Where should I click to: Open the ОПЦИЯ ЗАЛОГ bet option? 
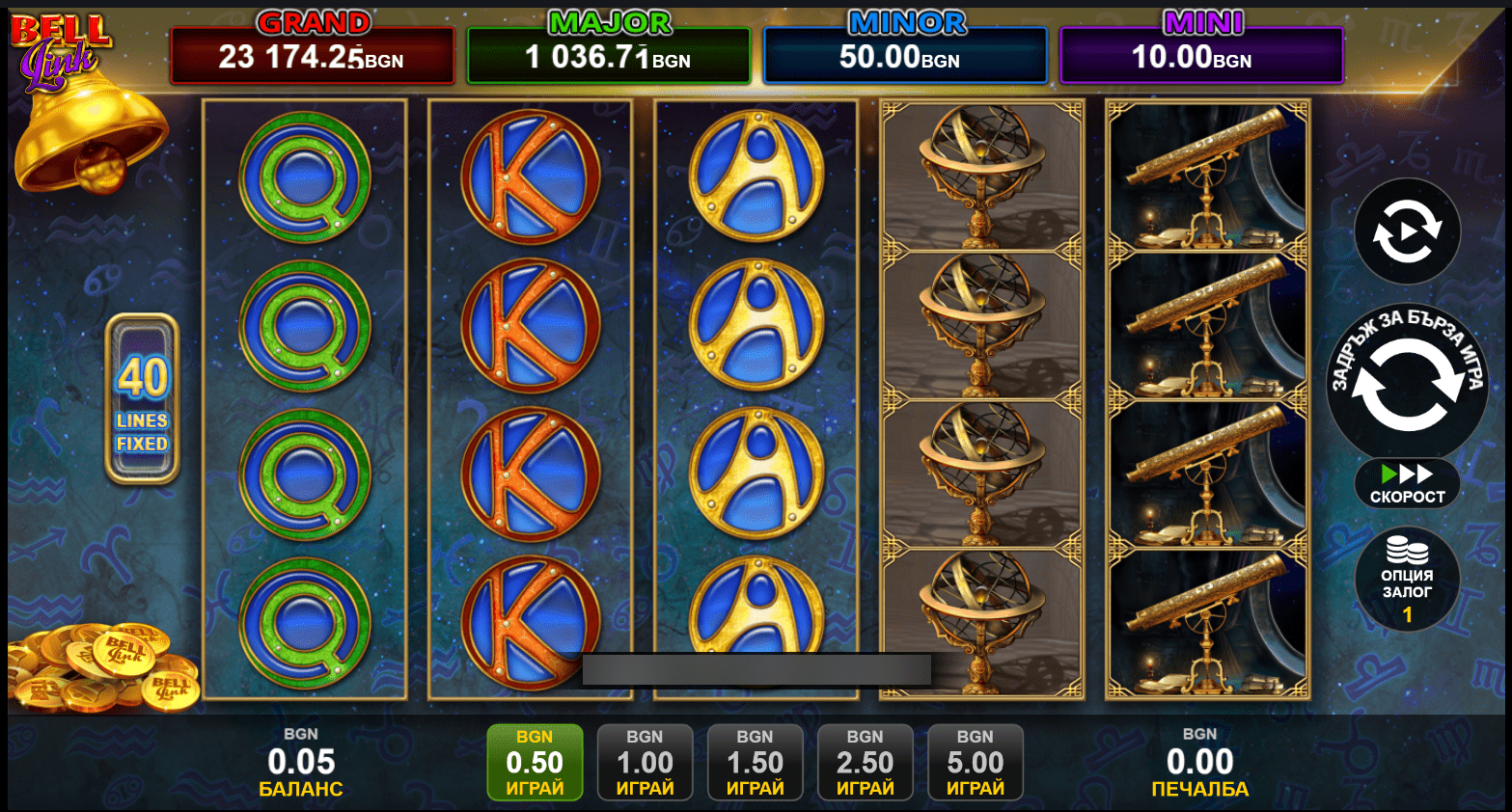click(1407, 580)
